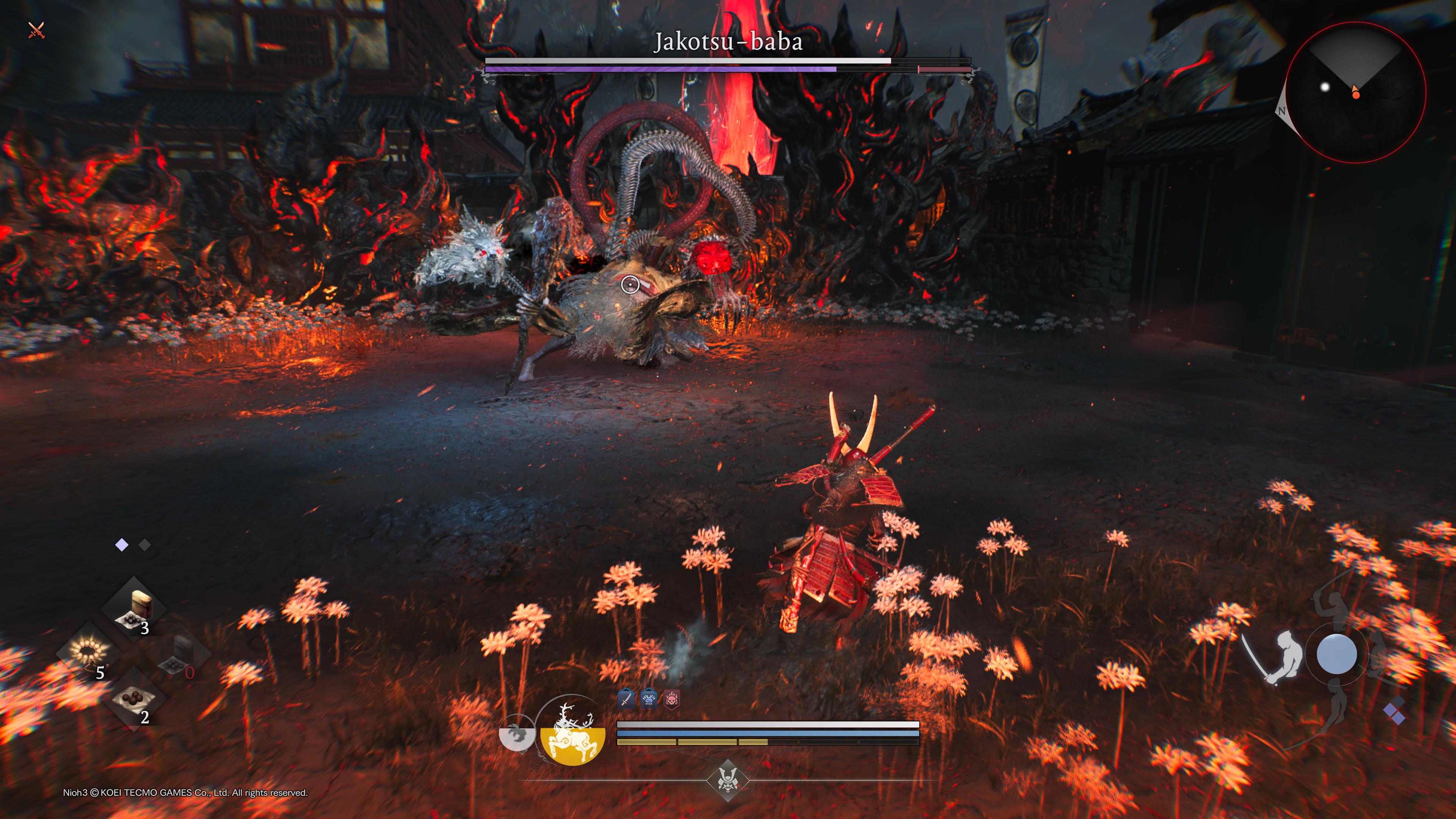This screenshot has width=1456, height=819.
Task: Select the lit diamond shortcut page indicator
Action: click(x=121, y=545)
